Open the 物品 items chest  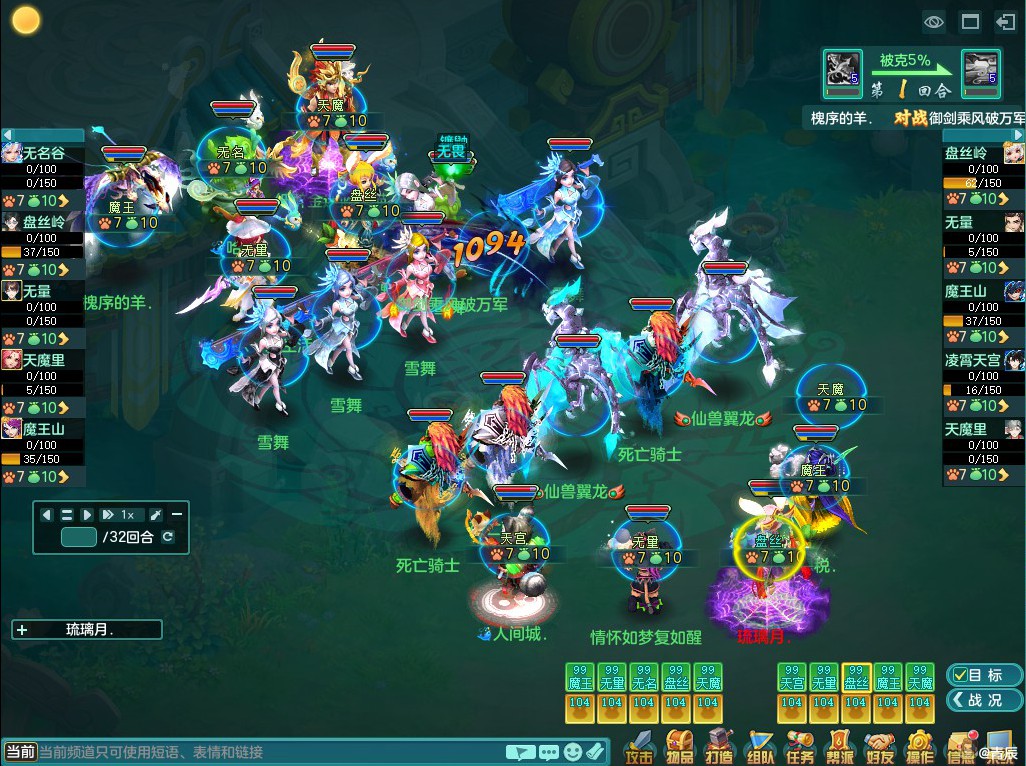(681, 747)
